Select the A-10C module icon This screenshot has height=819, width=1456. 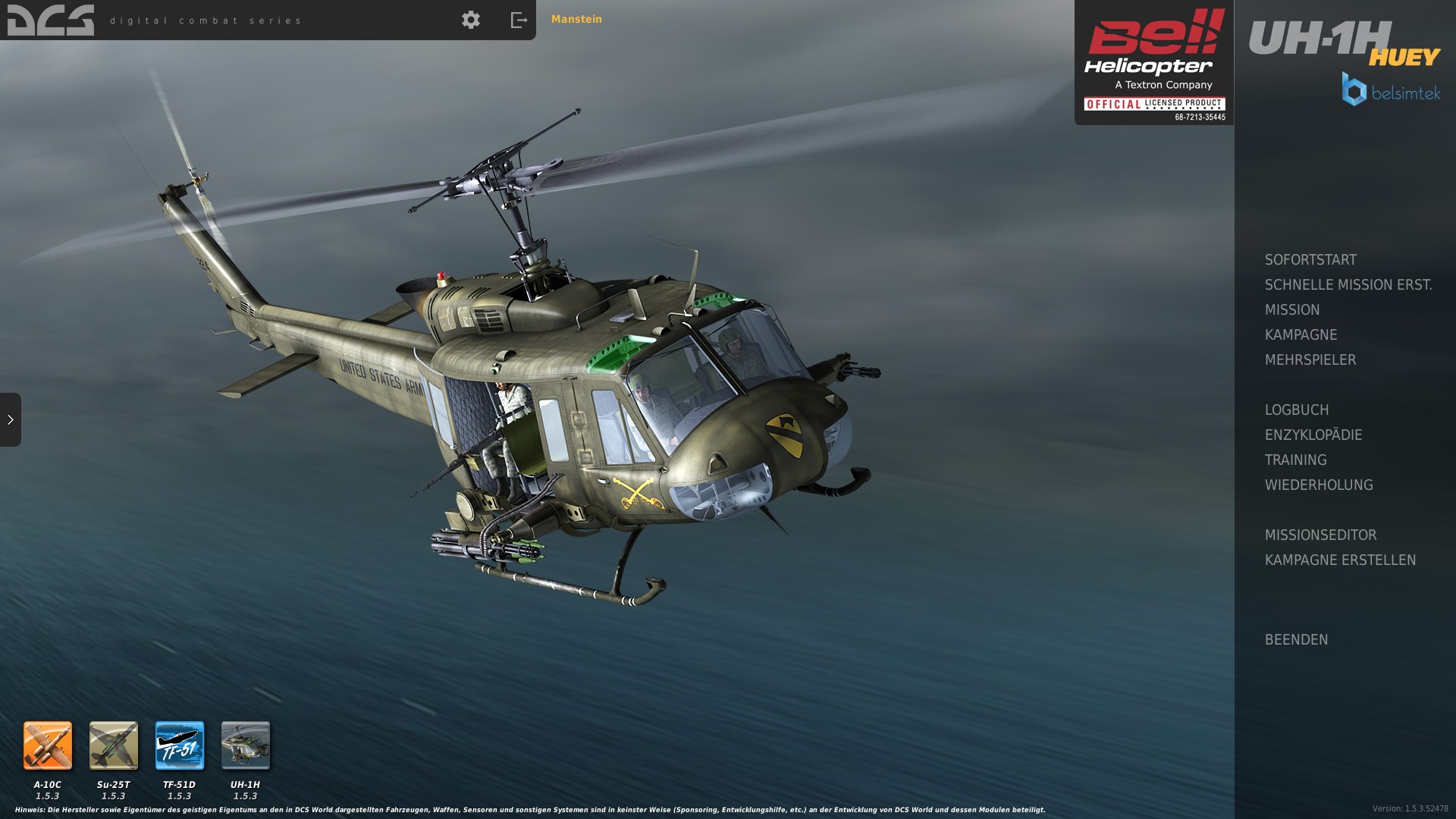point(48,745)
